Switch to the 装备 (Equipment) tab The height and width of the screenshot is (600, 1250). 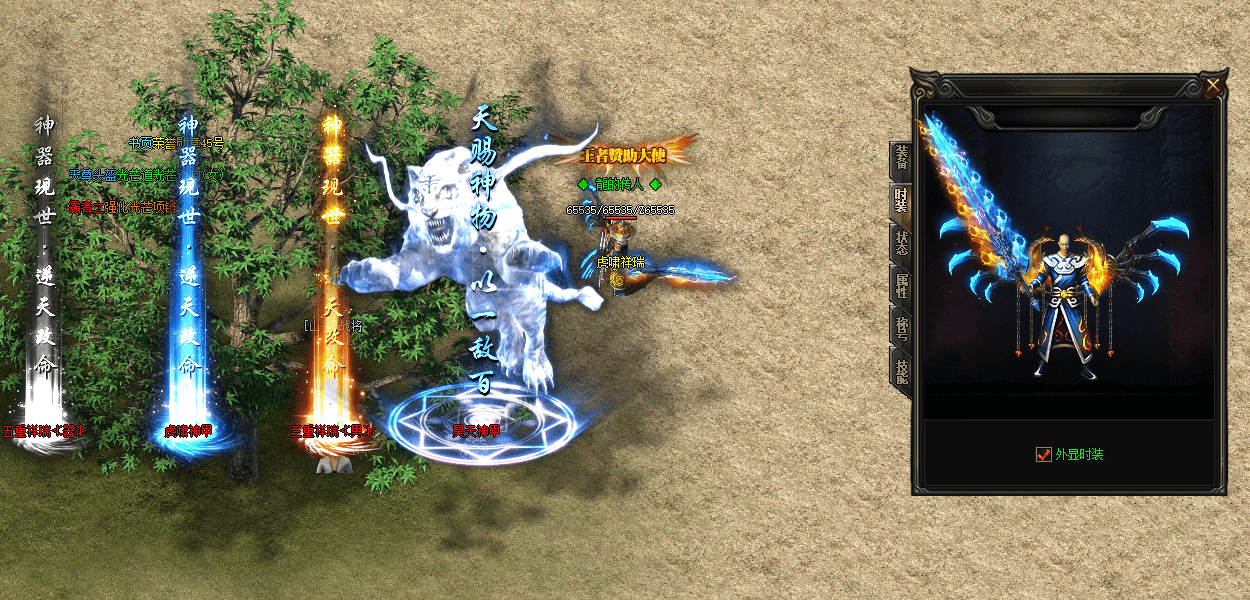tap(901, 160)
